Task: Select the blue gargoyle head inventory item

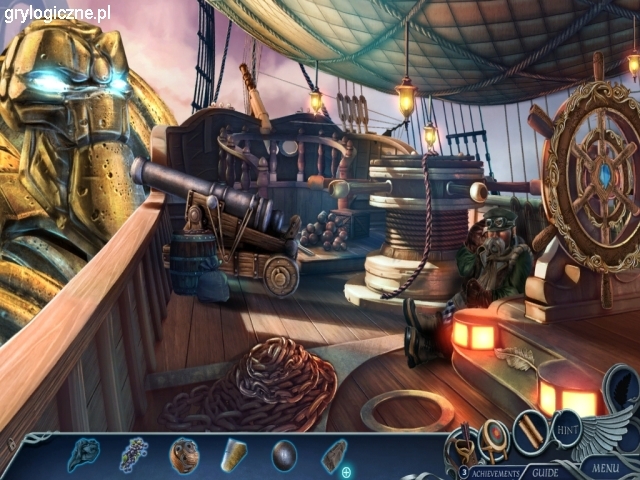Action: click(82, 455)
